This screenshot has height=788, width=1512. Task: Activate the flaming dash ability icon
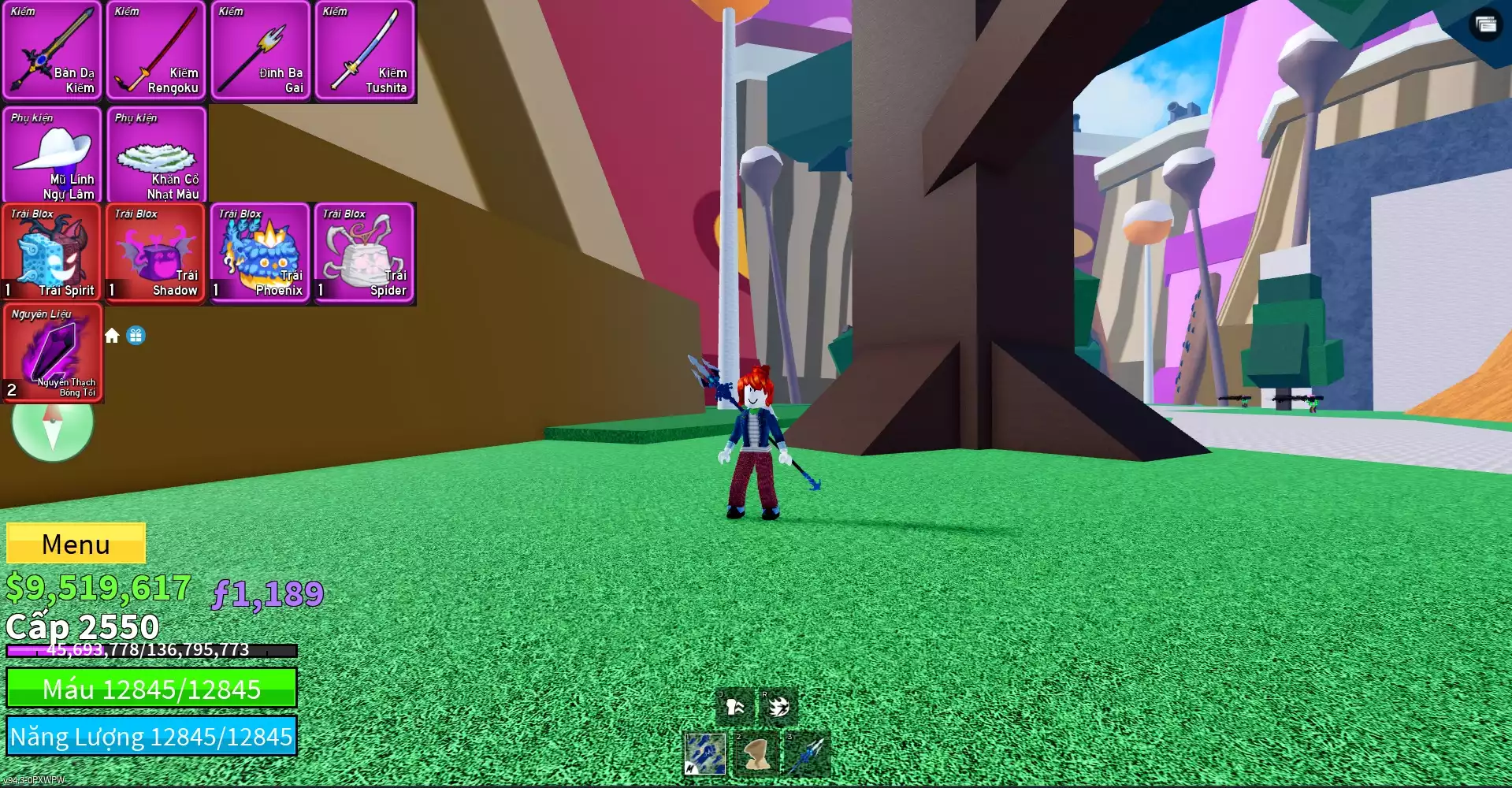pyautogui.click(x=778, y=707)
